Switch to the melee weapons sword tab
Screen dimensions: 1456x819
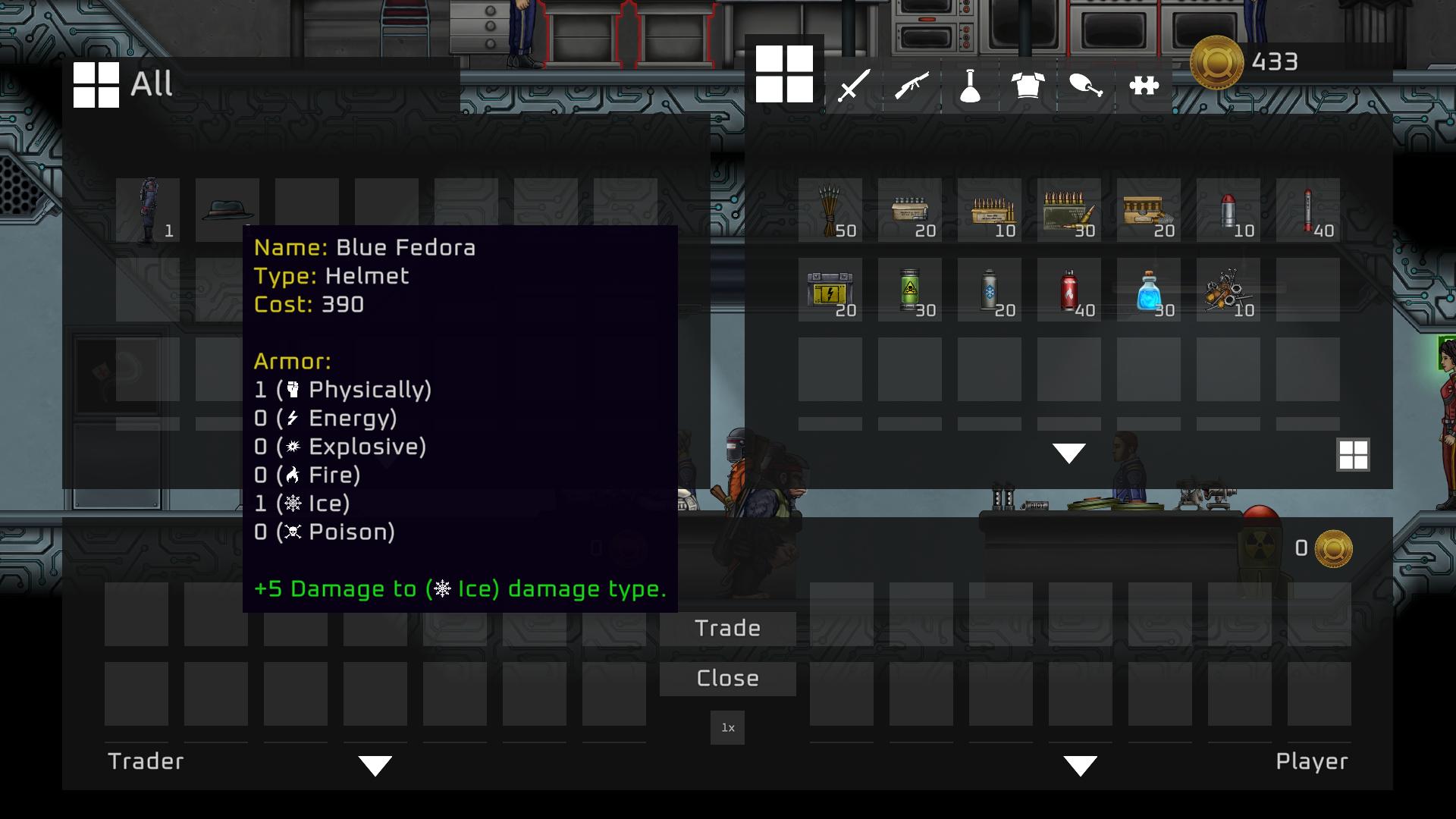(854, 85)
